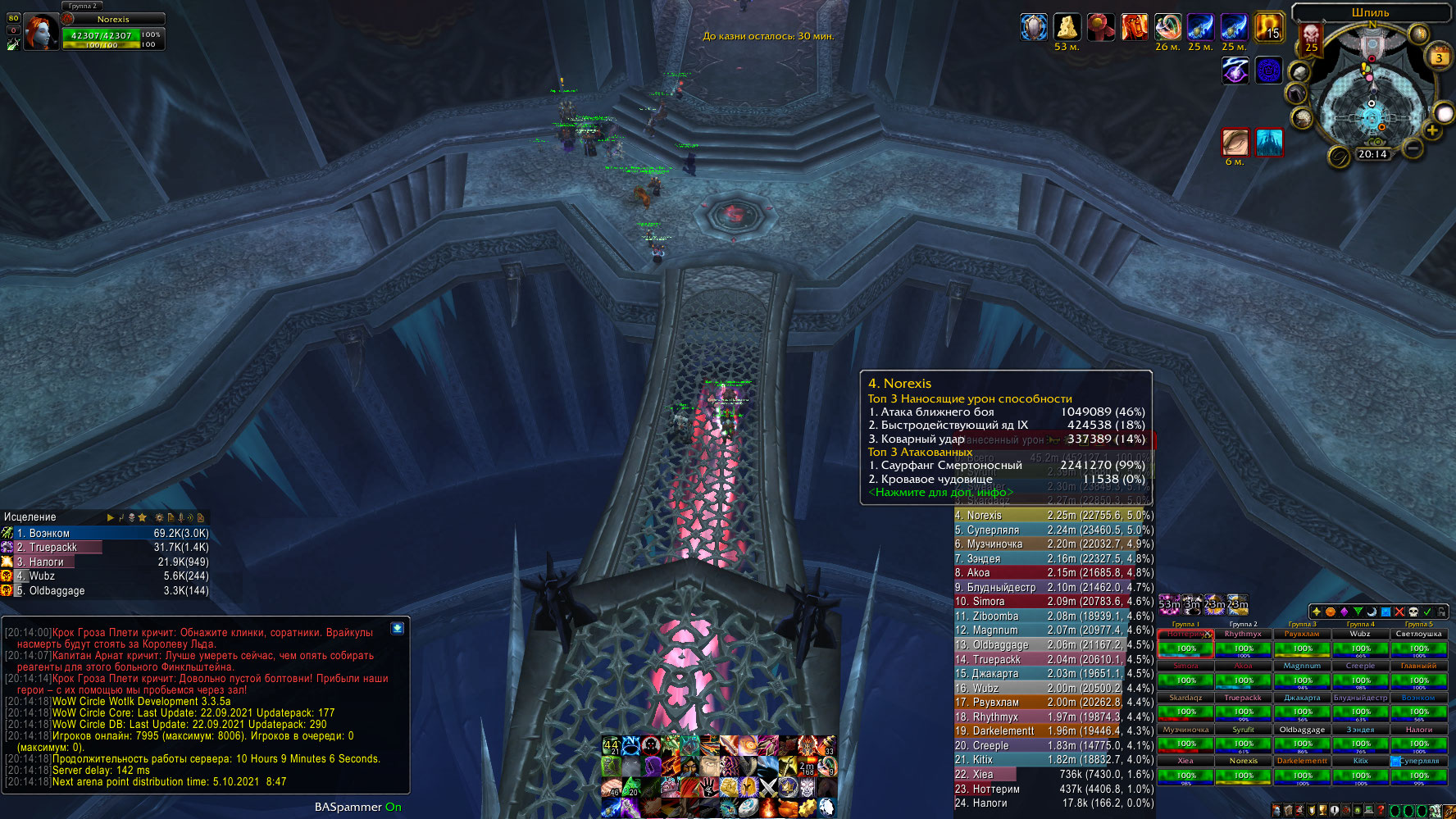
Task: Open the healing meter gear settings icon
Action: (159, 517)
